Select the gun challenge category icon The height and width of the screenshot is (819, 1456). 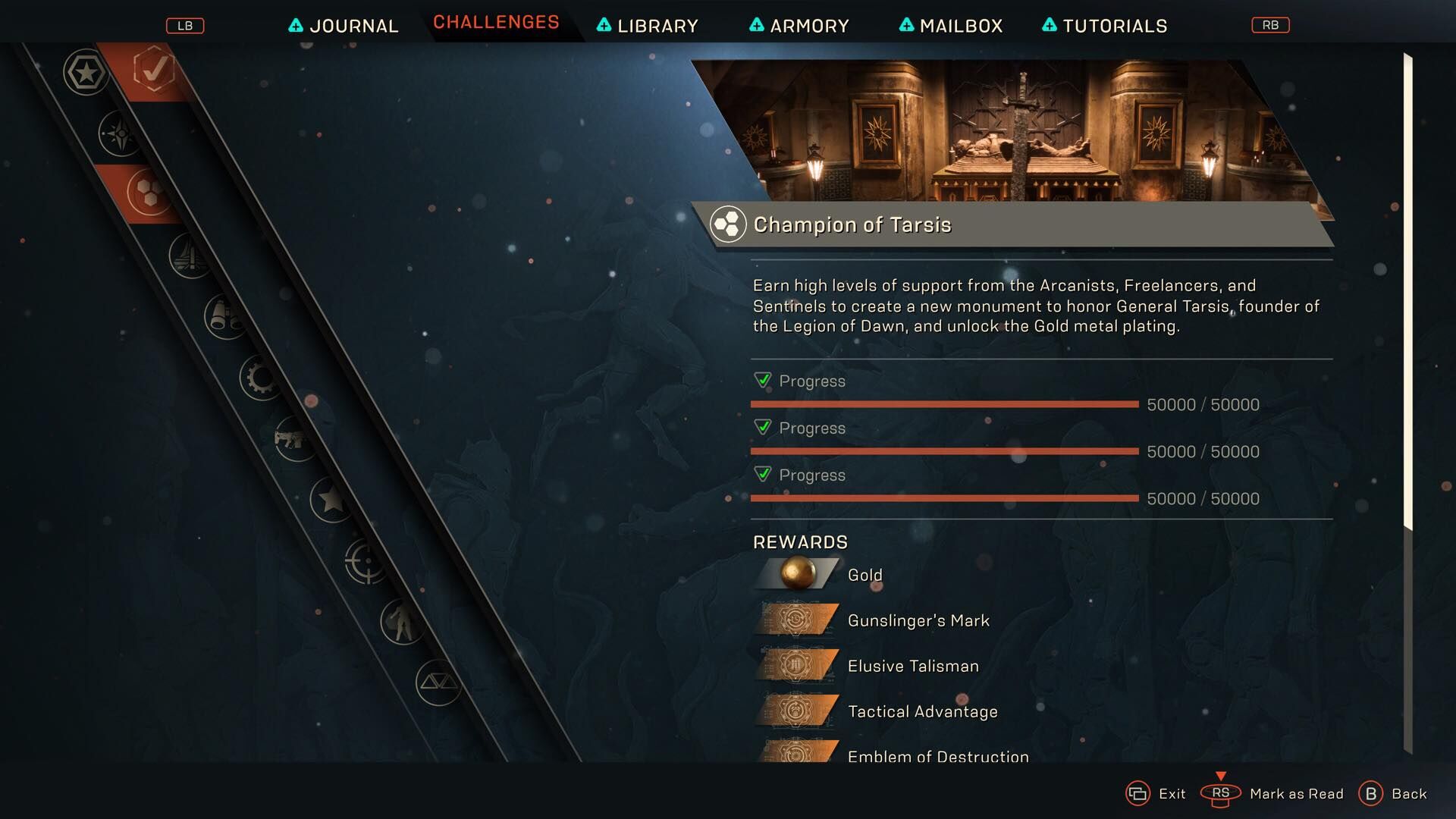tap(293, 438)
